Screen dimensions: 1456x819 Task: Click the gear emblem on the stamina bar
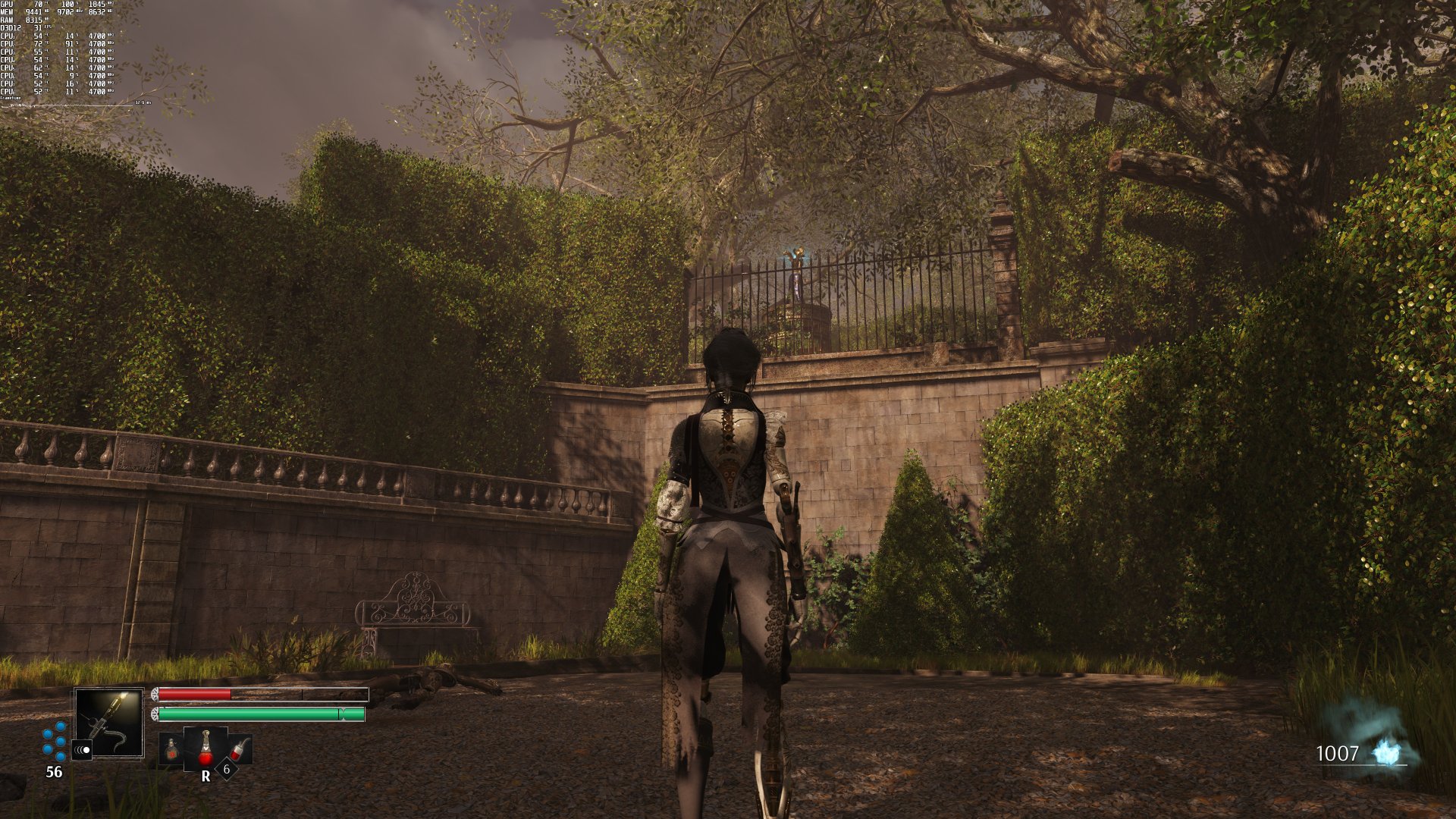(x=155, y=714)
